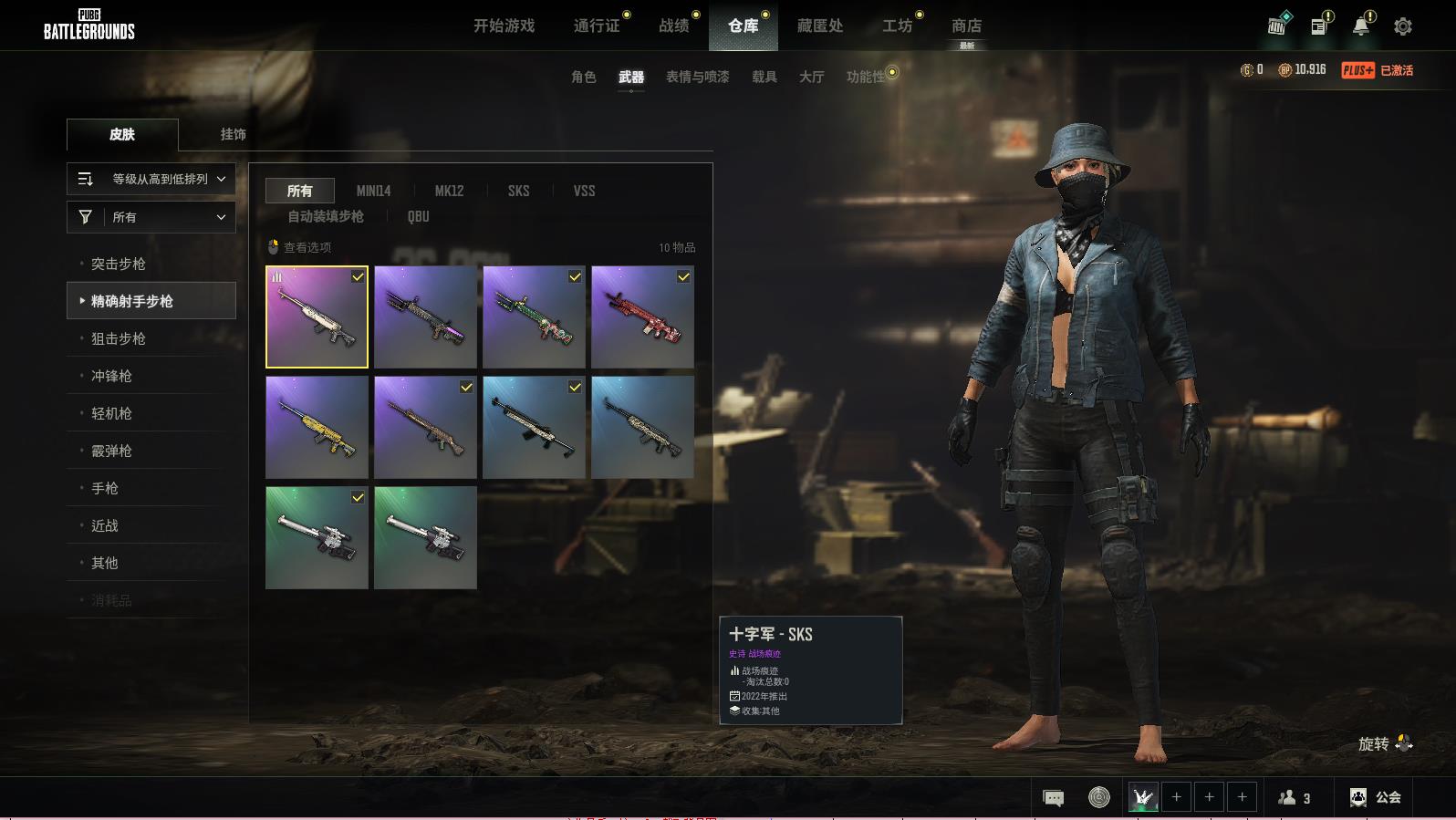Switch to 载具 vehicle sub-tab

click(x=764, y=77)
